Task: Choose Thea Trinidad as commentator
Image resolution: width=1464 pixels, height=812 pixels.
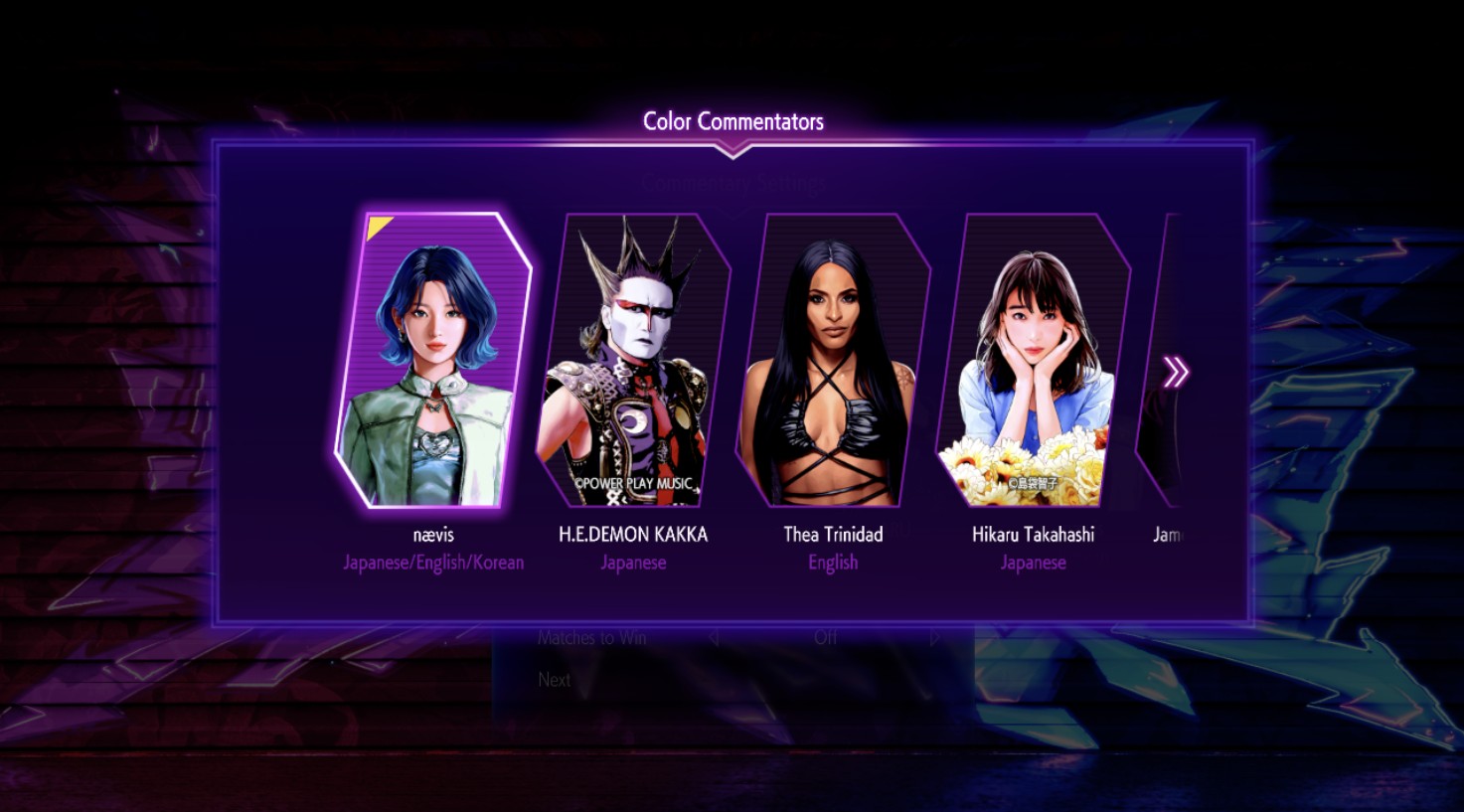Action: [x=833, y=358]
